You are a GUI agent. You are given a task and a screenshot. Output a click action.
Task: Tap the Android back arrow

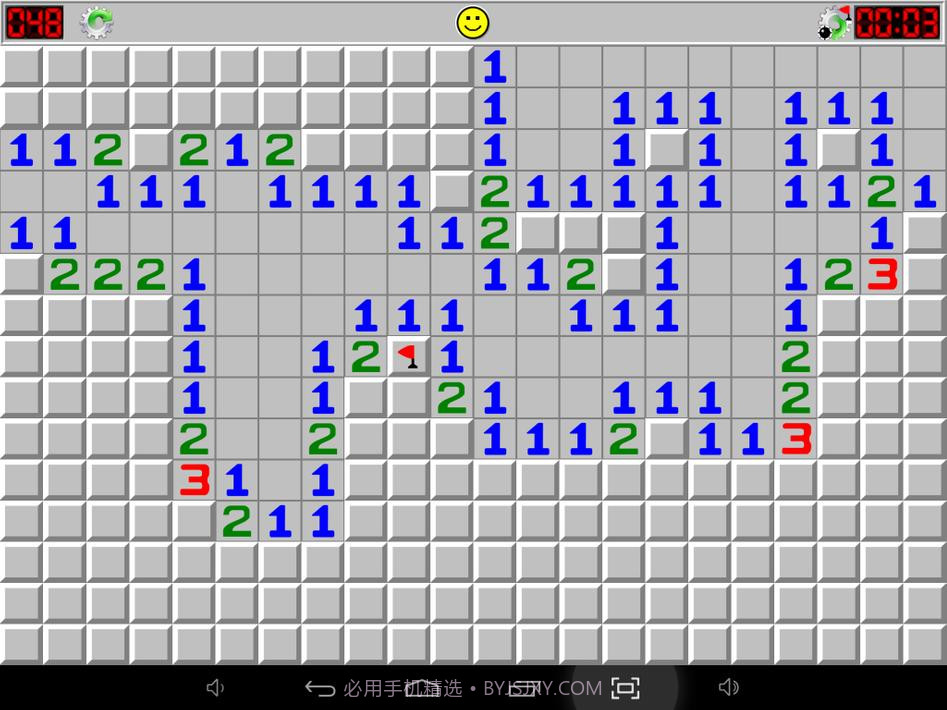(x=319, y=688)
